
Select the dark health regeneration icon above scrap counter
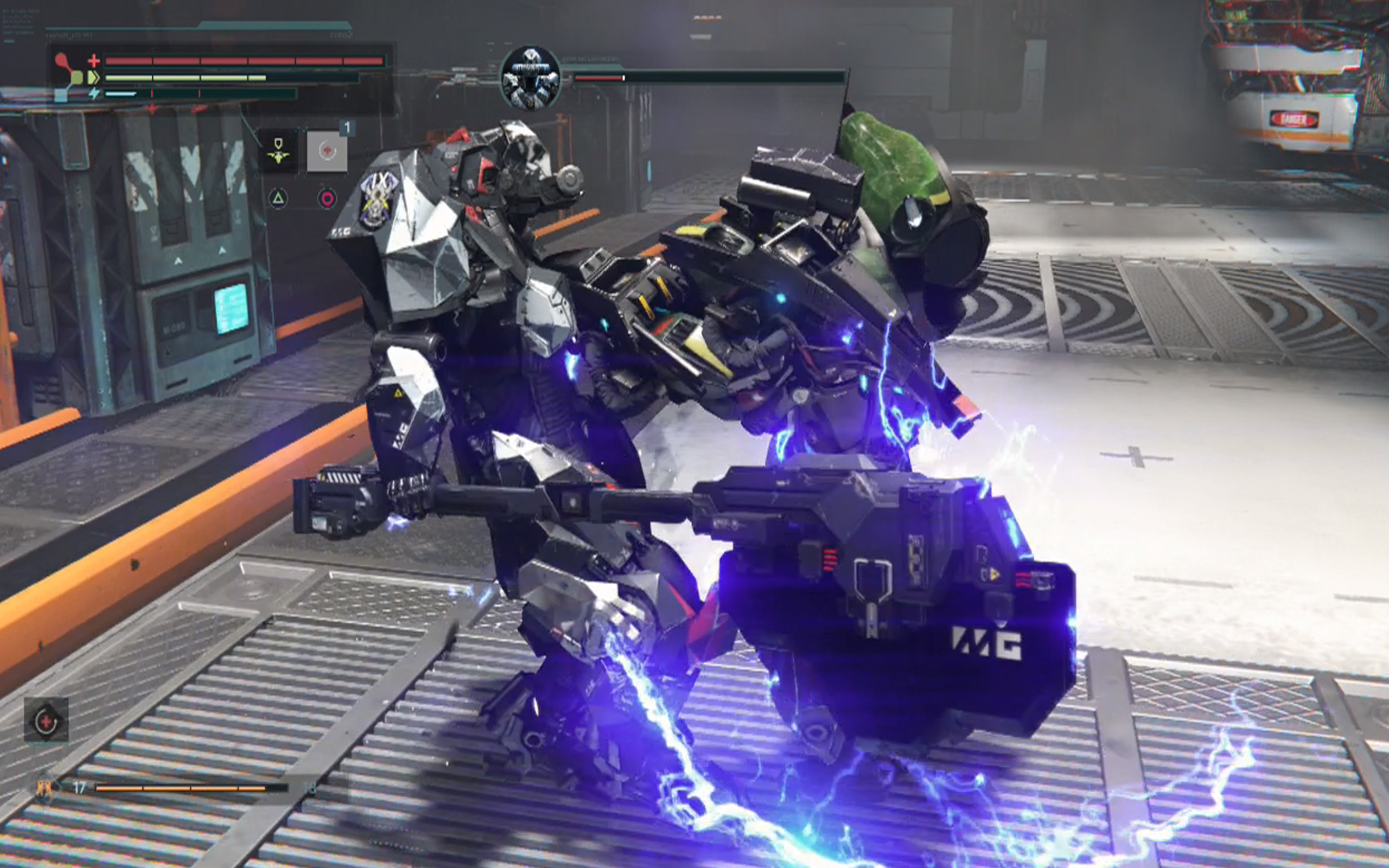coord(46,720)
